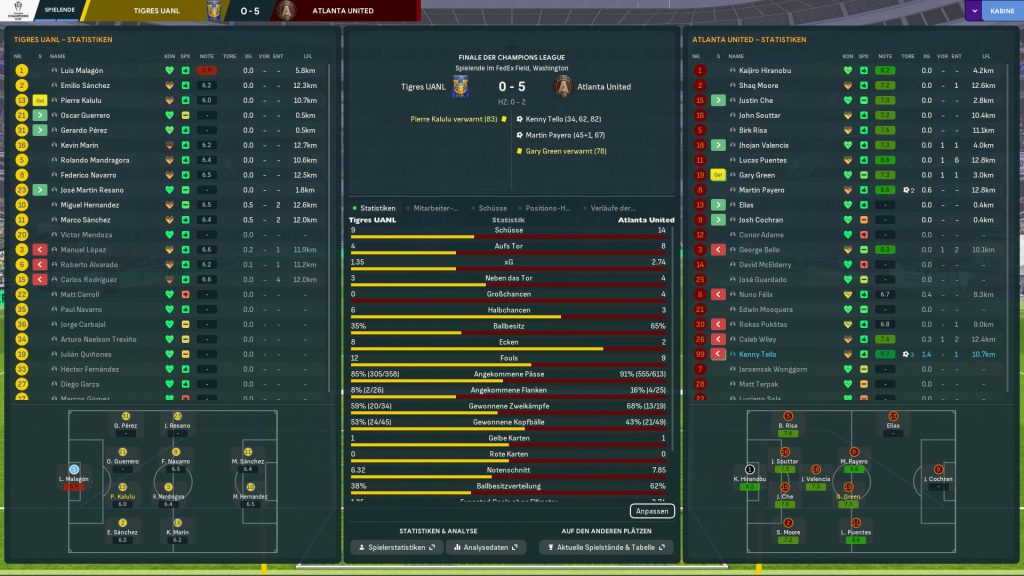Screen dimensions: 1024x576
Task: Show the Positions-H... tab
Action: coord(547,208)
